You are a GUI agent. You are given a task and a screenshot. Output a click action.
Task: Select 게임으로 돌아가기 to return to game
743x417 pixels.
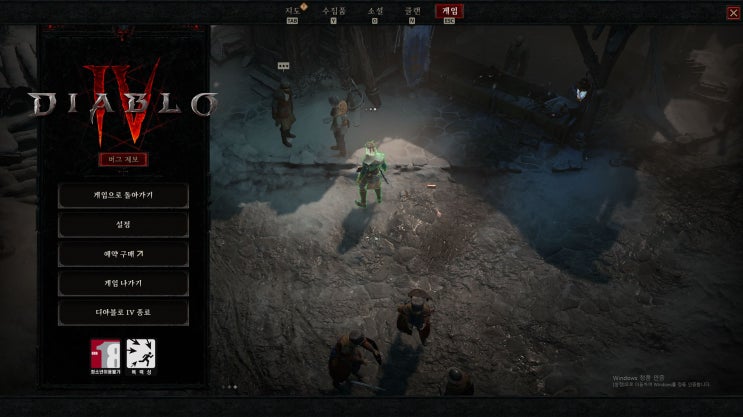tap(124, 194)
